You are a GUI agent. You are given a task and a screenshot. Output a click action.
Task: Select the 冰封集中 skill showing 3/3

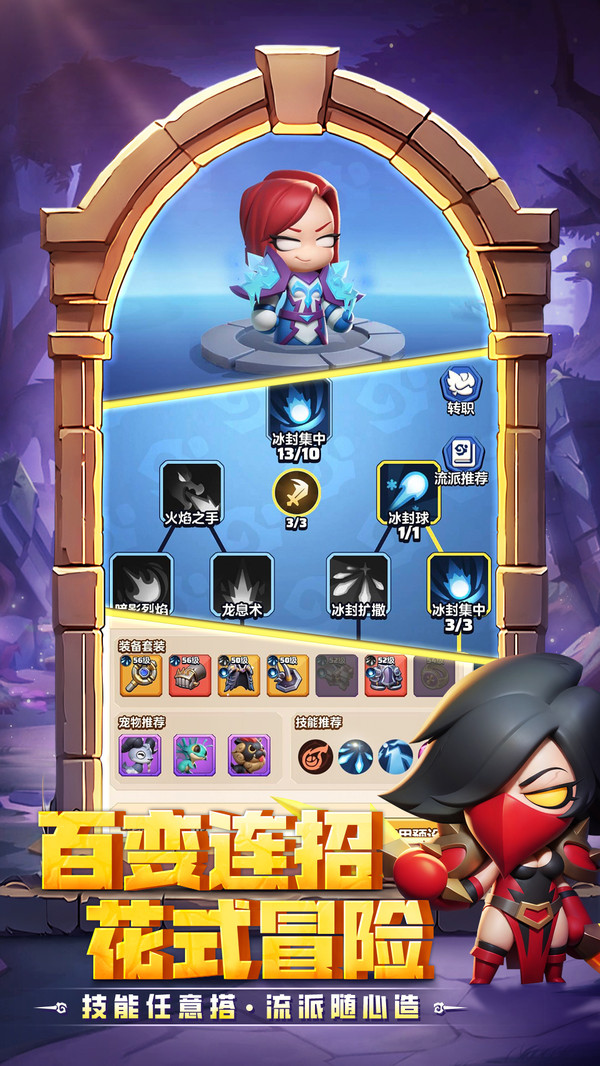tap(457, 580)
